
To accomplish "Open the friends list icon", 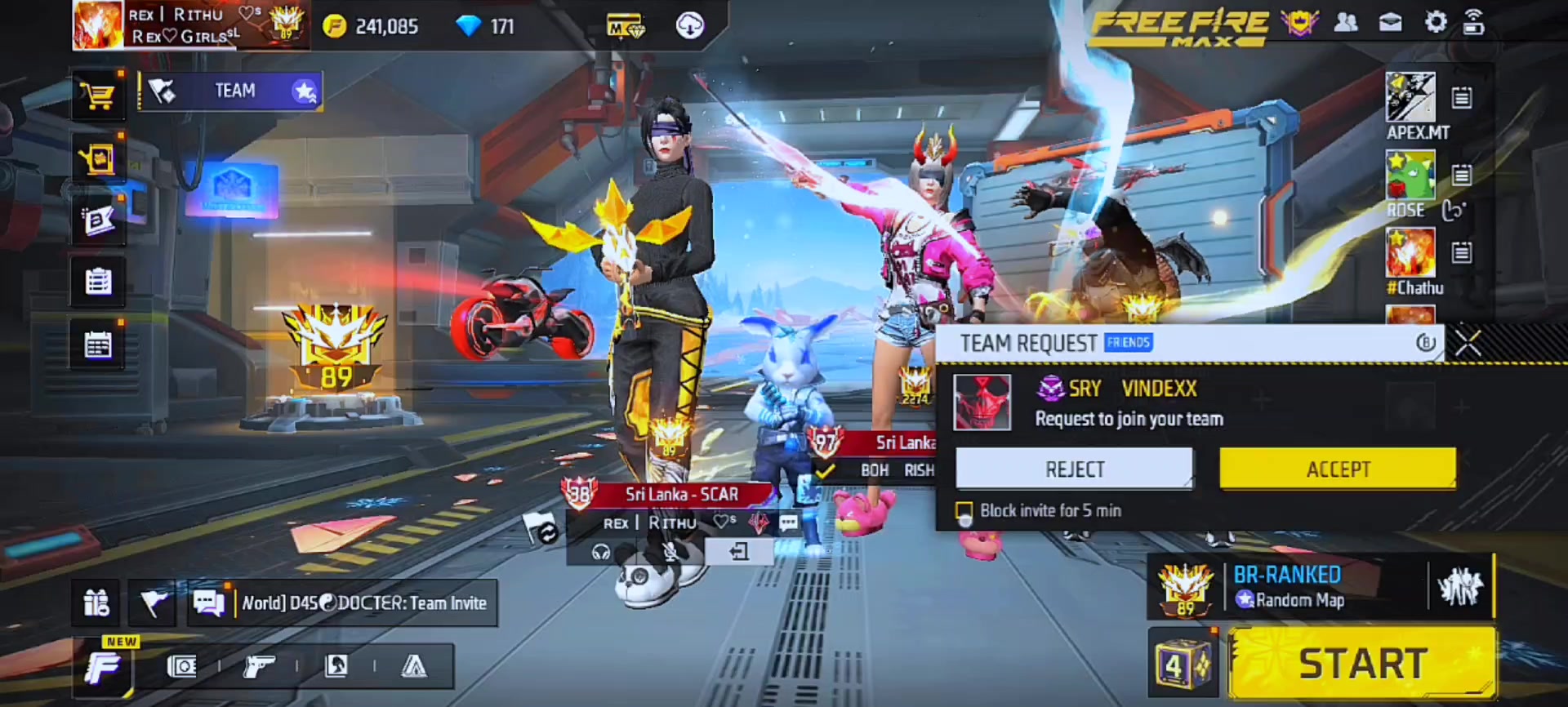I will pos(1346,23).
